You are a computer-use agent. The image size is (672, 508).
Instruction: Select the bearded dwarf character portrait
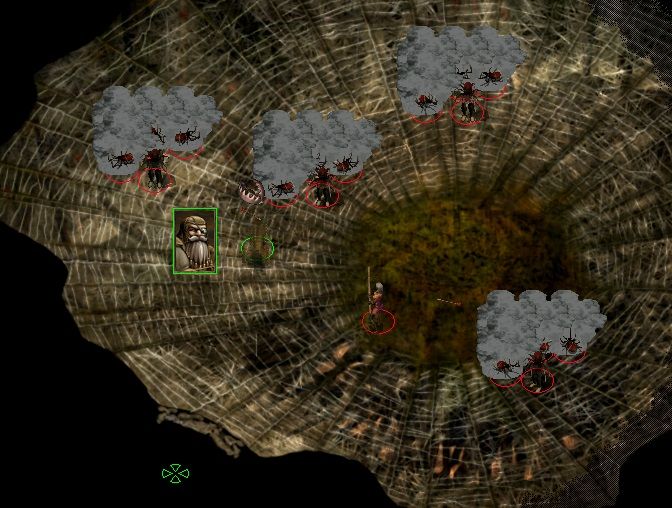pos(194,241)
